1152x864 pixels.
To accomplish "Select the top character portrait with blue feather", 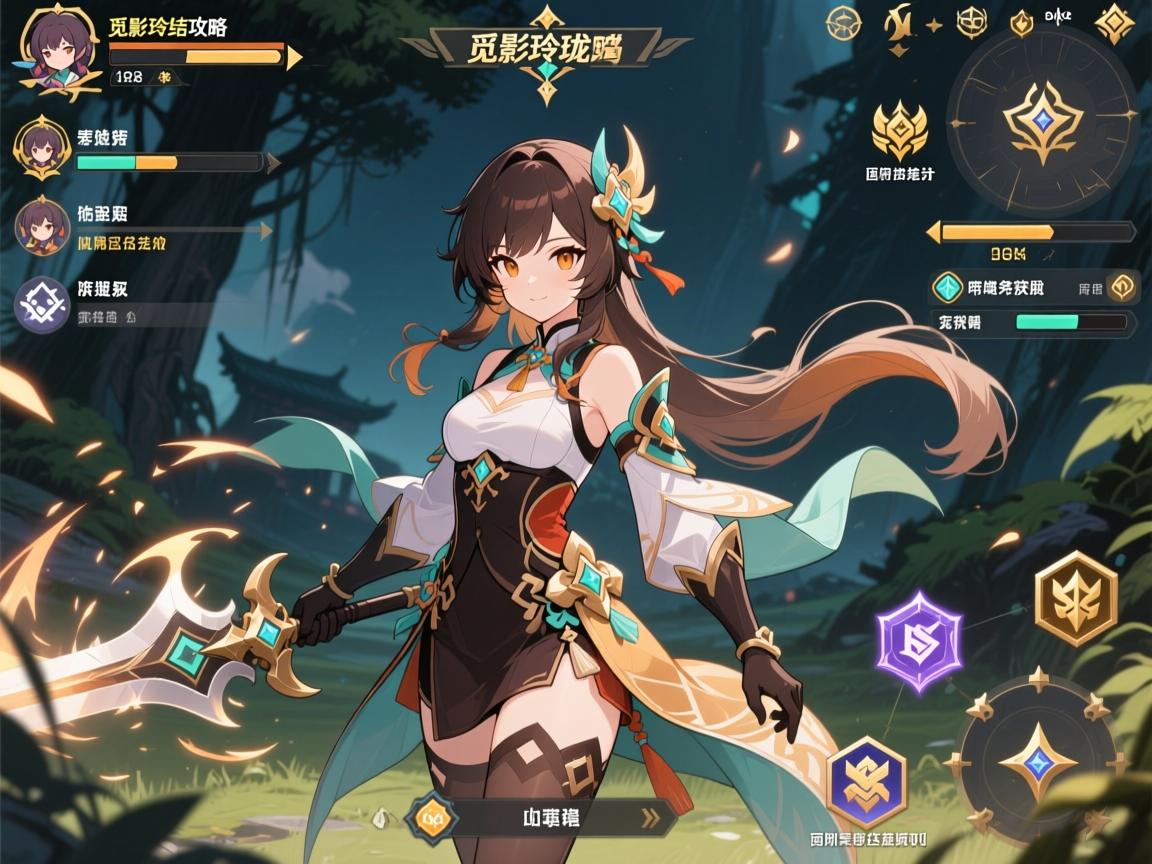I will pyautogui.click(x=48, y=48).
